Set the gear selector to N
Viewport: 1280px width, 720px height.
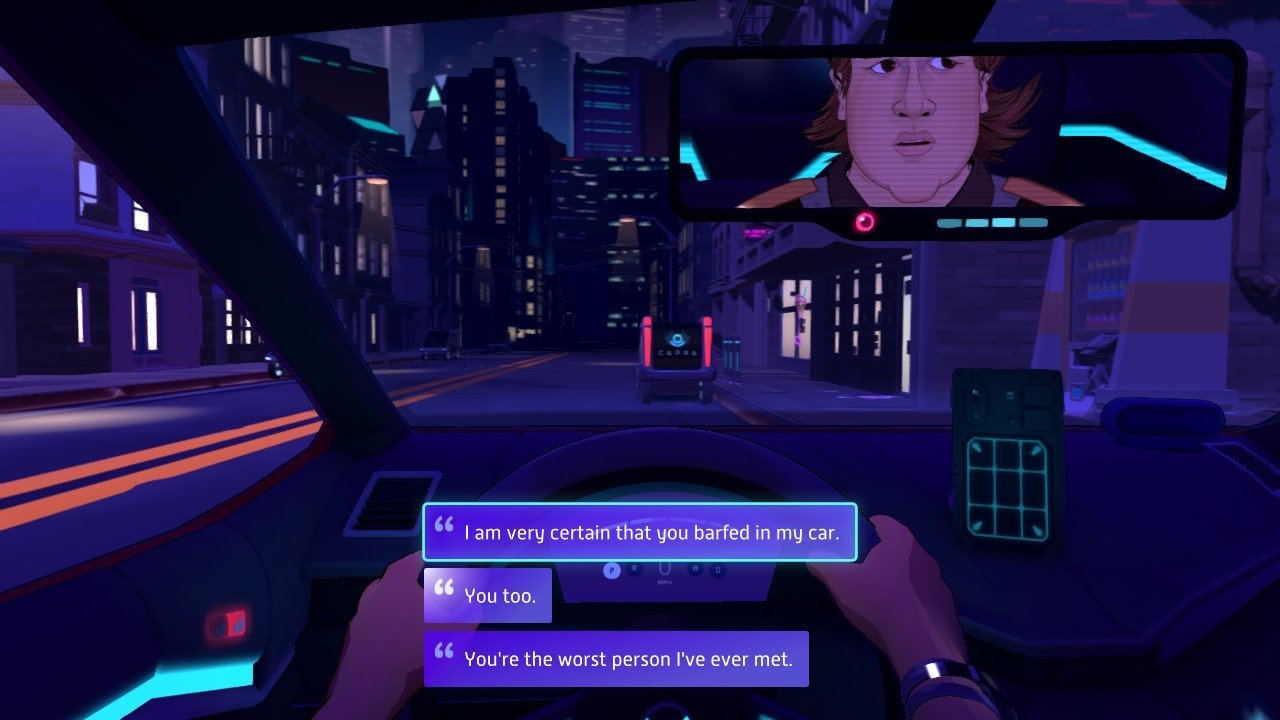696,568
